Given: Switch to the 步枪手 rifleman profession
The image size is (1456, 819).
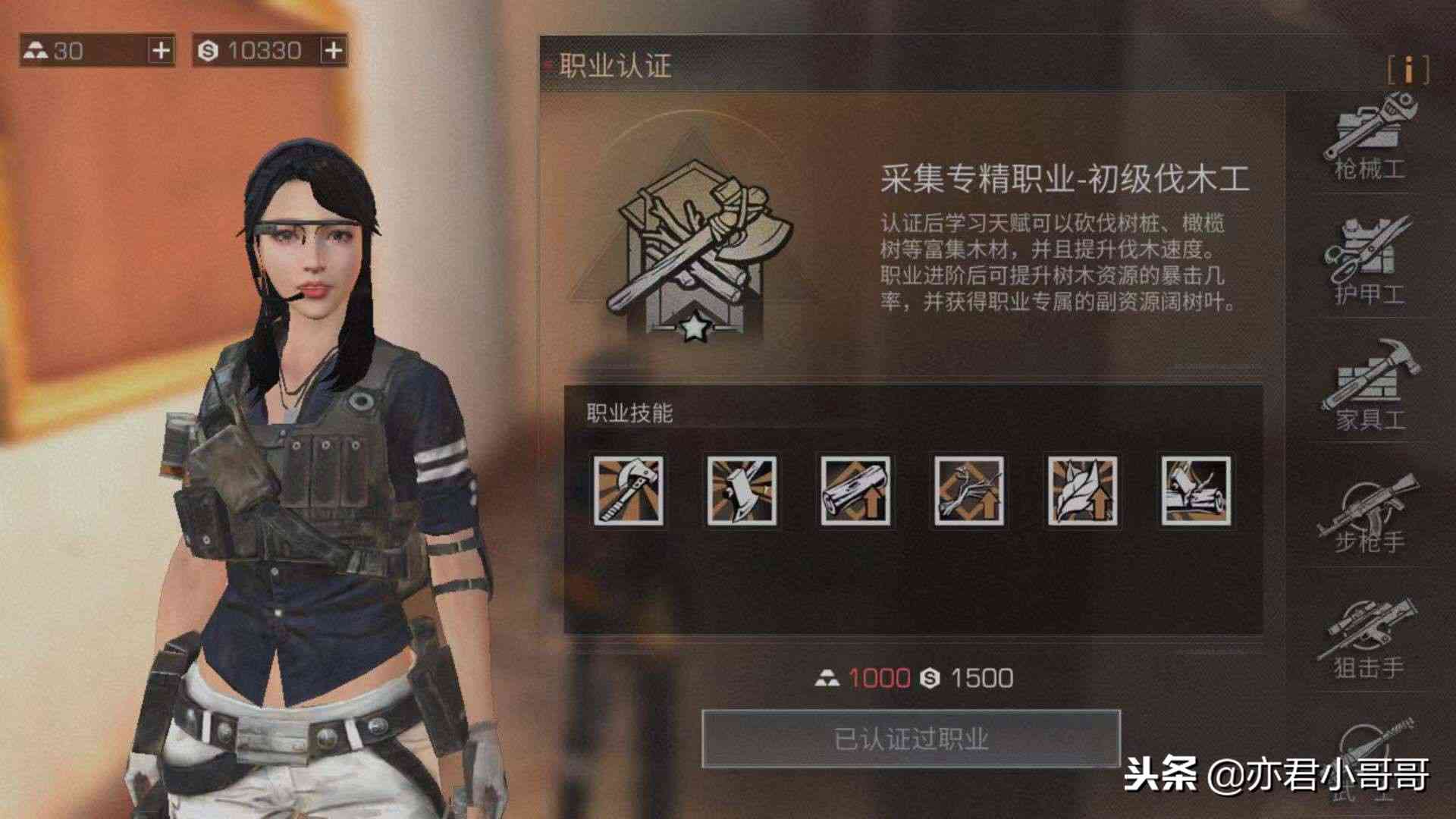Looking at the screenshot, I should tap(1370, 512).
